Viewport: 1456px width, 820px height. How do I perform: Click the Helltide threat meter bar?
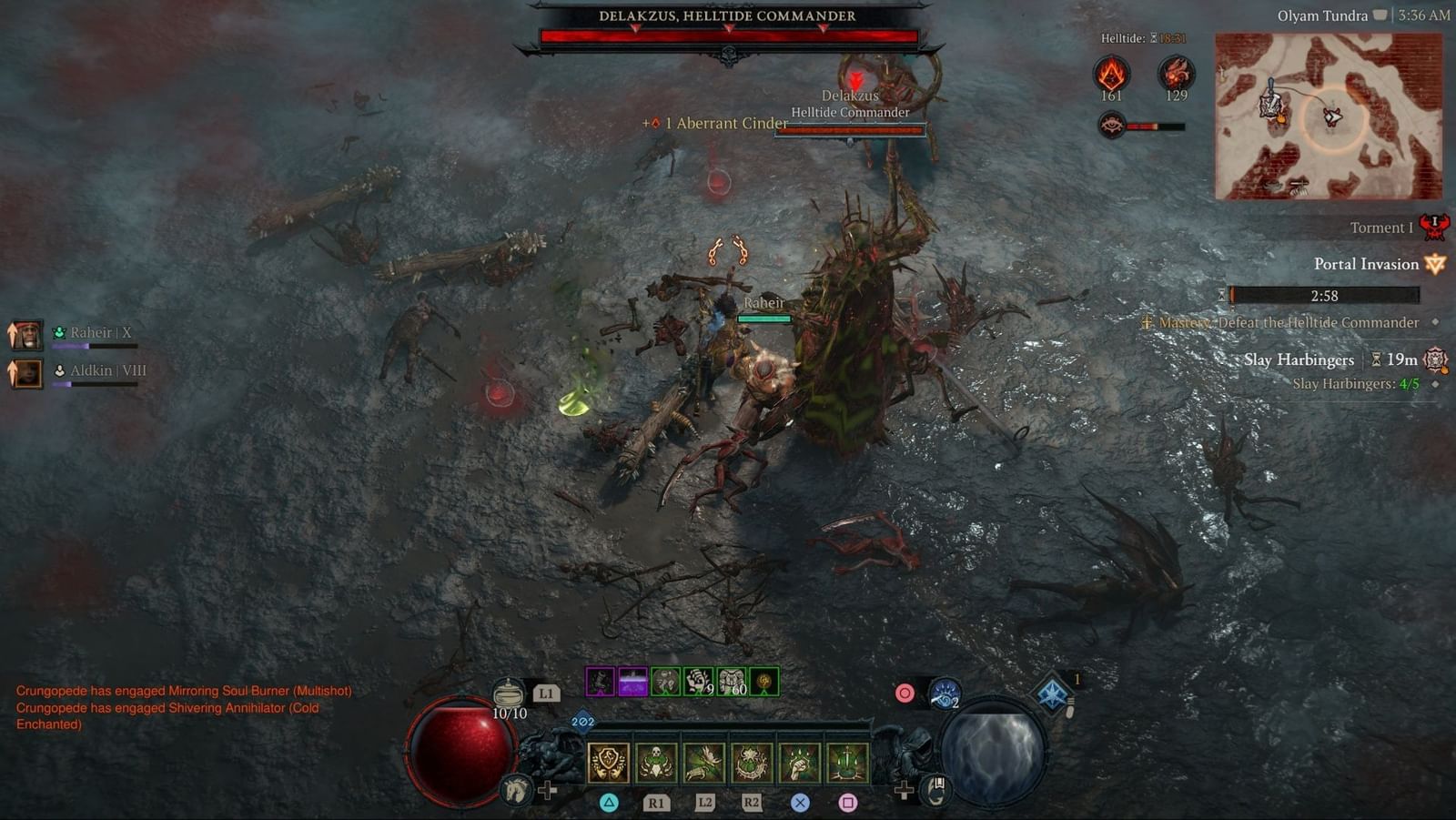[x=1154, y=127]
